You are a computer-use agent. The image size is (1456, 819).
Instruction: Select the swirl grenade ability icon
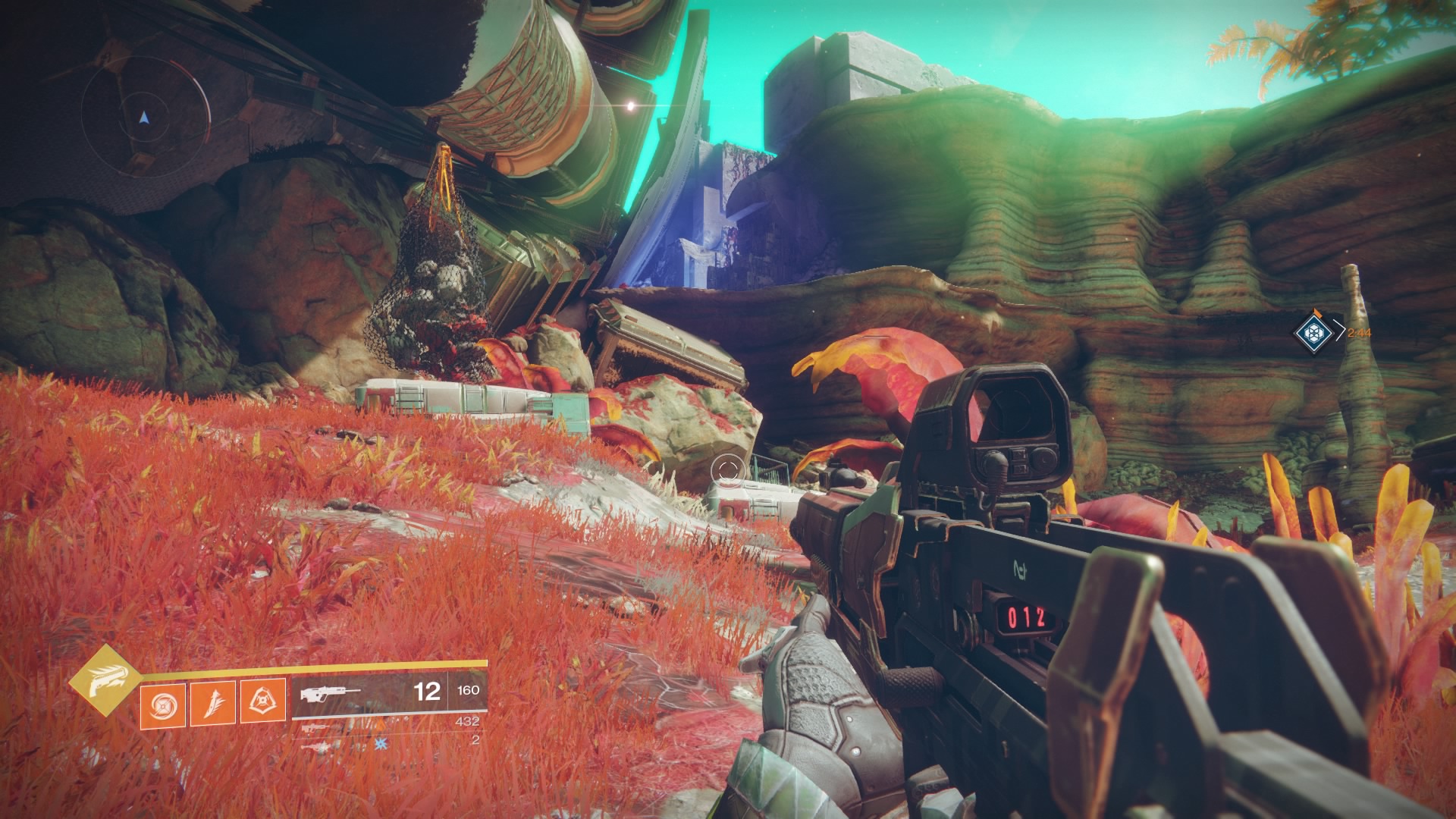pyautogui.click(x=162, y=701)
